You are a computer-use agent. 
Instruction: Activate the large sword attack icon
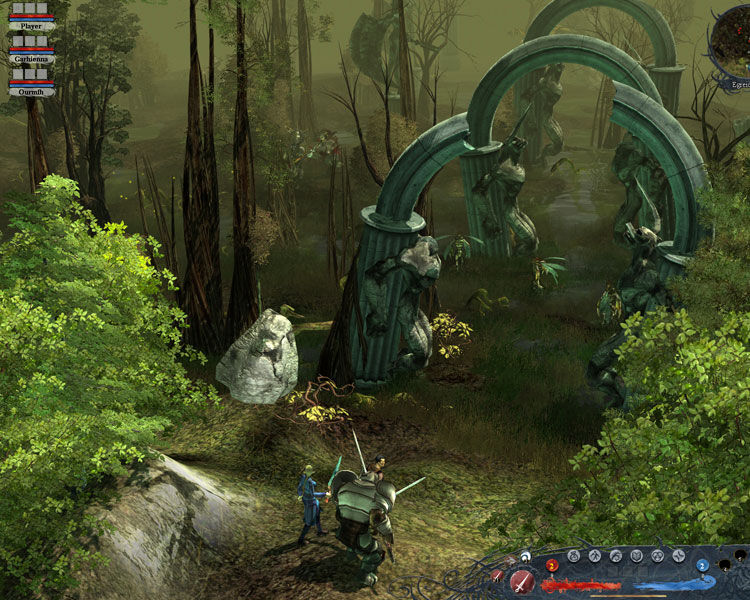[x=522, y=582]
